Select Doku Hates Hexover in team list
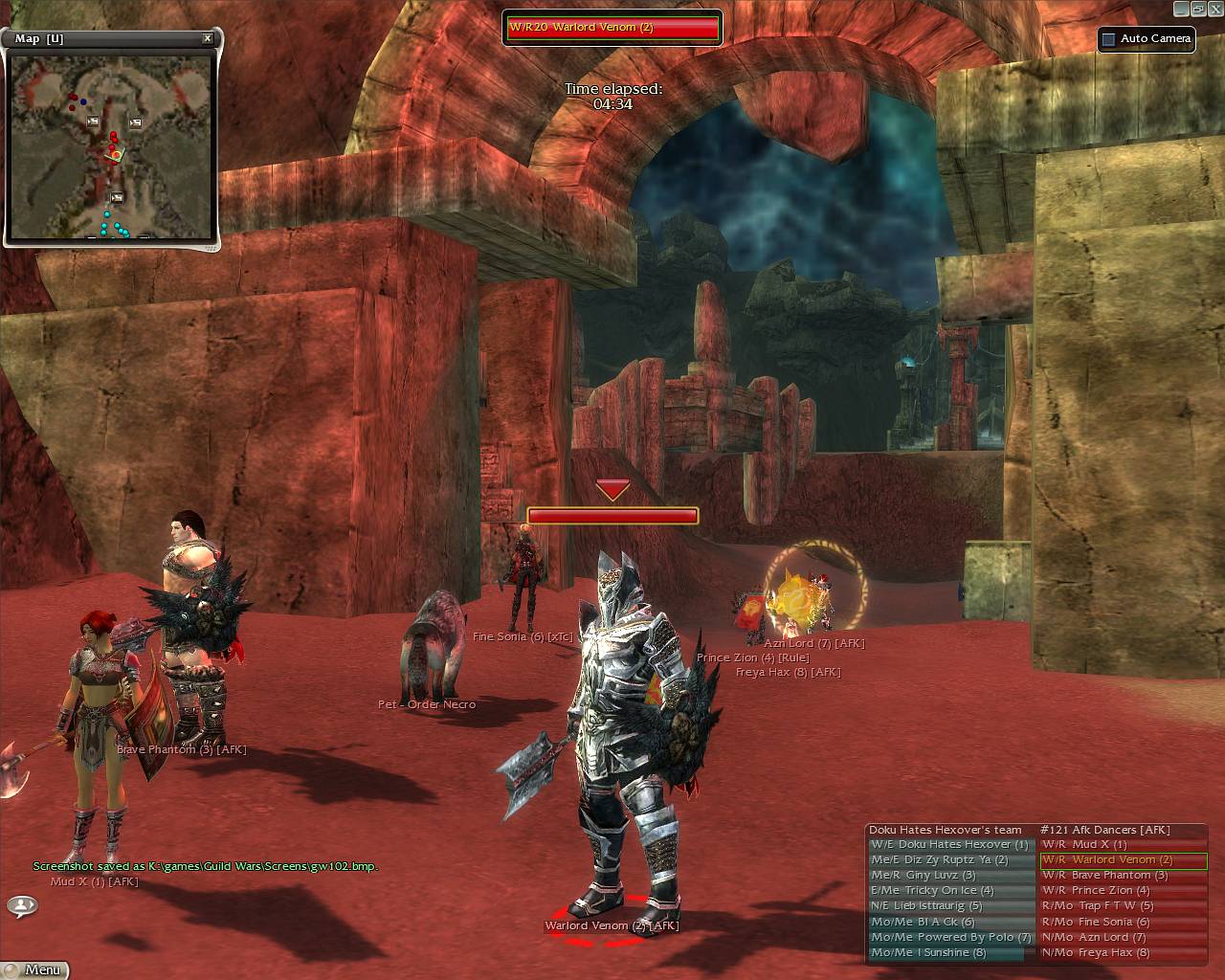 point(949,845)
